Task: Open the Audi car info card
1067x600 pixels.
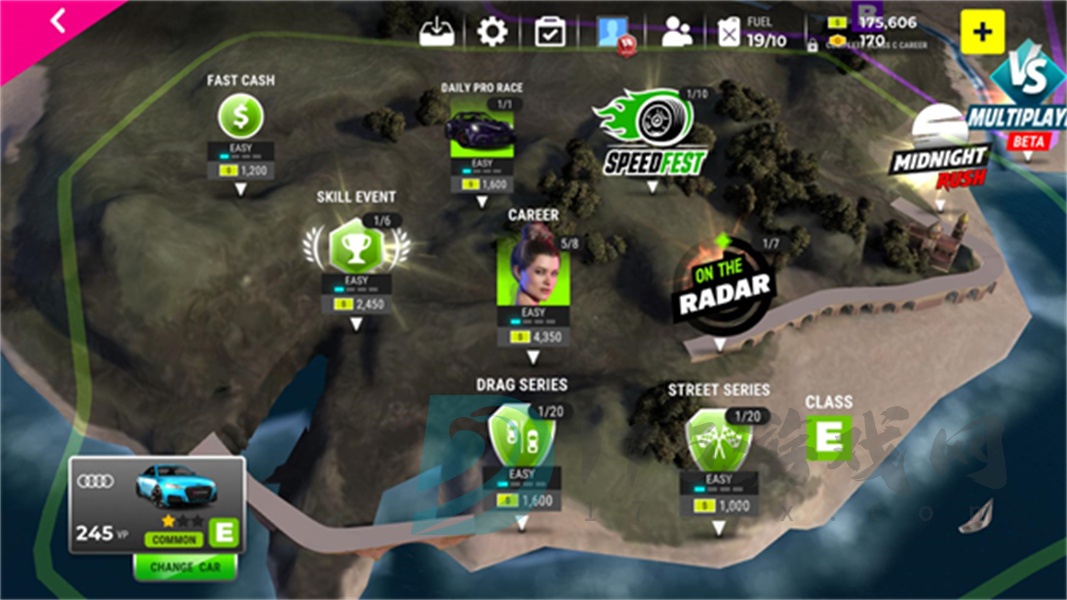Action: pos(157,504)
